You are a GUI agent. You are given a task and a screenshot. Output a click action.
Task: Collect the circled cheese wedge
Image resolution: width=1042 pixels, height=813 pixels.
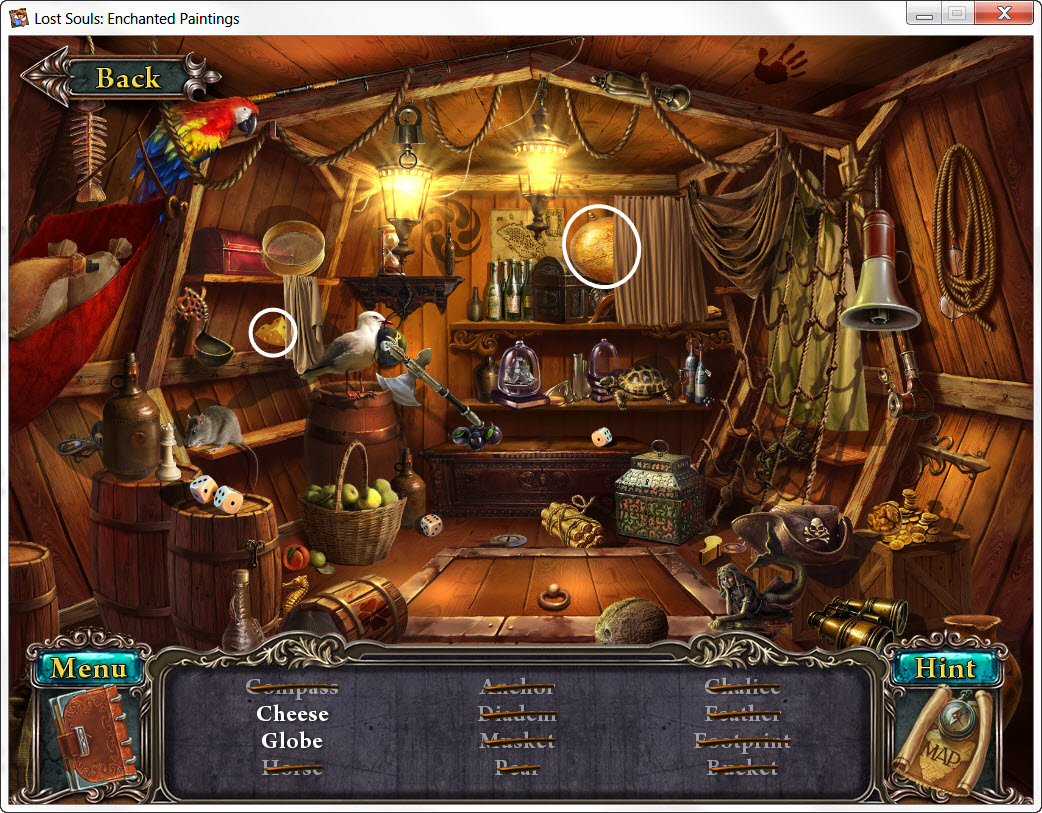[x=274, y=332]
